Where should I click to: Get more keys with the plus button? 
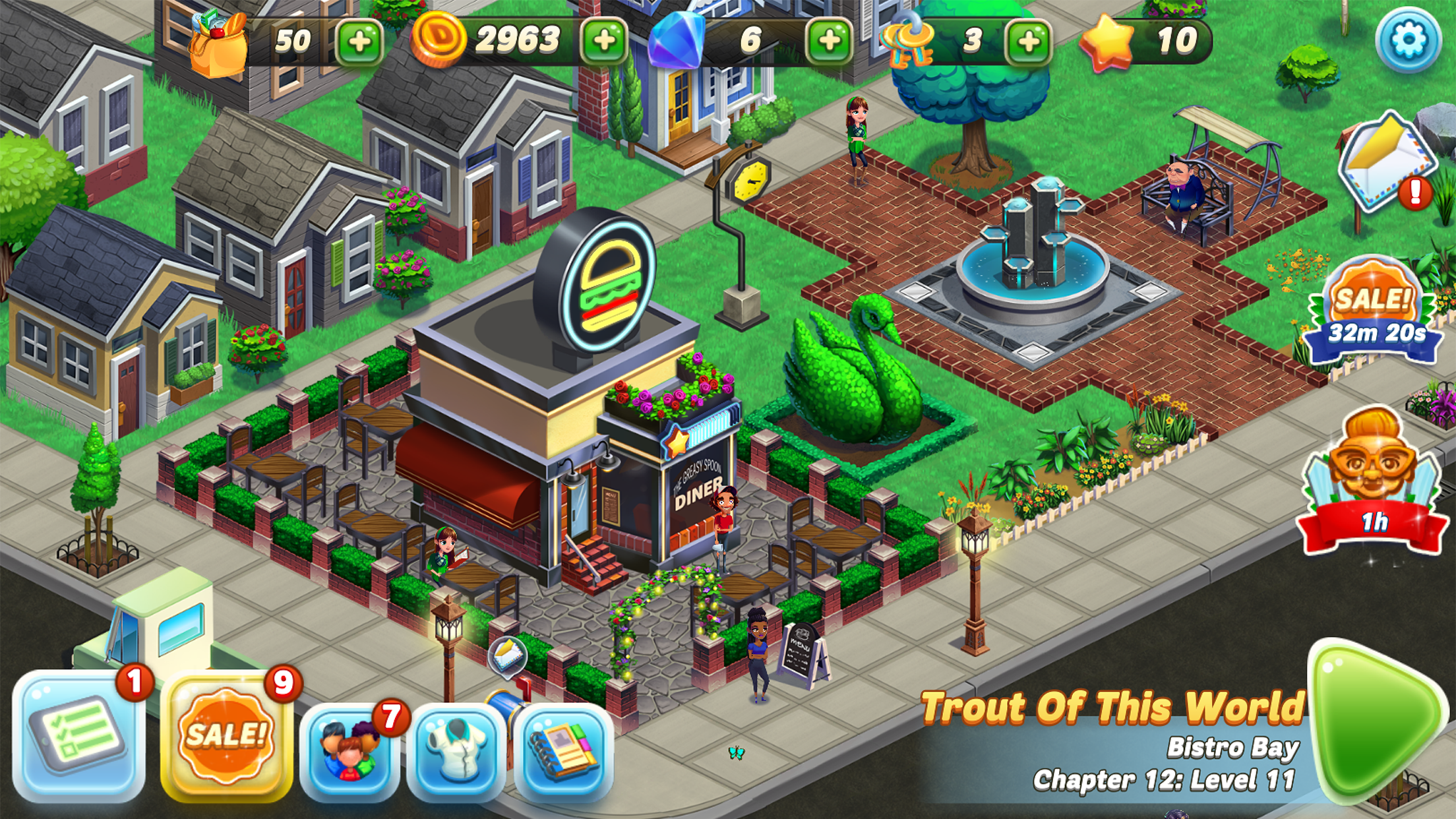point(1027,41)
